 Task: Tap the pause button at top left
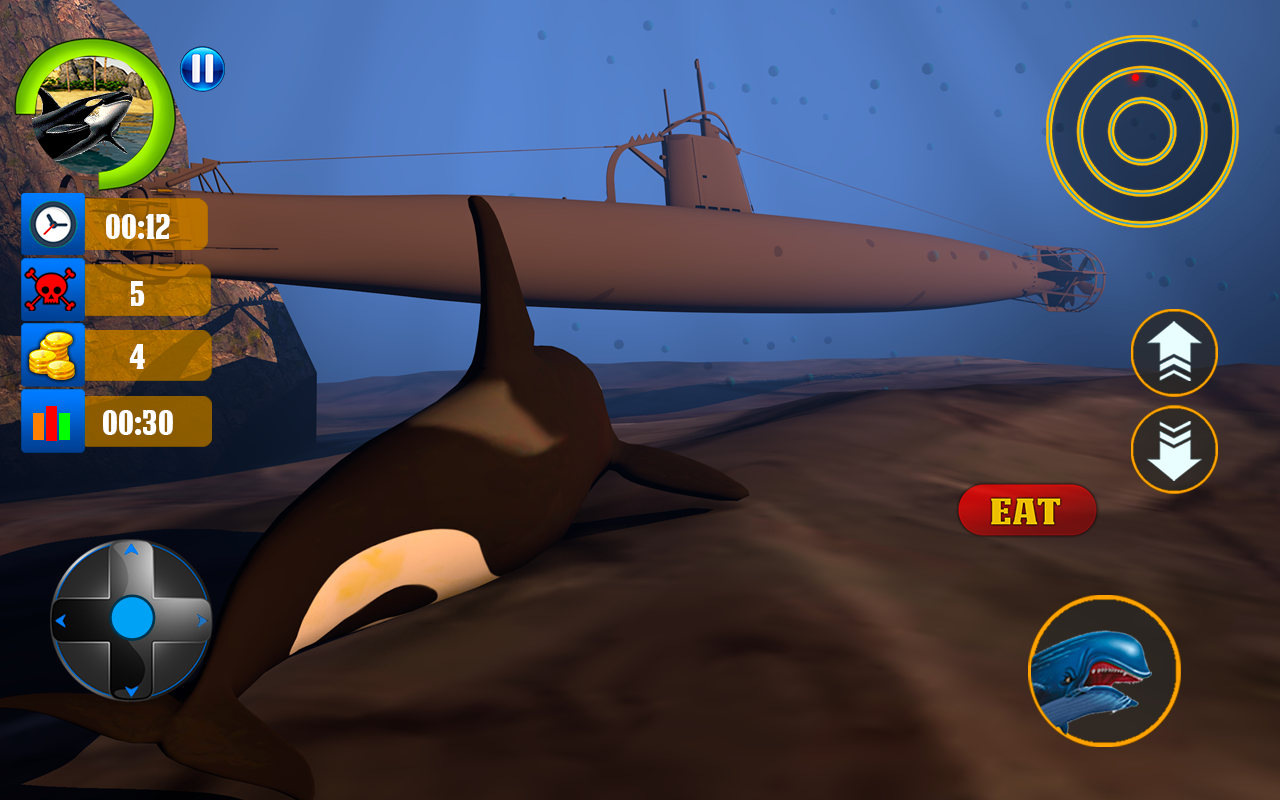coord(201,70)
